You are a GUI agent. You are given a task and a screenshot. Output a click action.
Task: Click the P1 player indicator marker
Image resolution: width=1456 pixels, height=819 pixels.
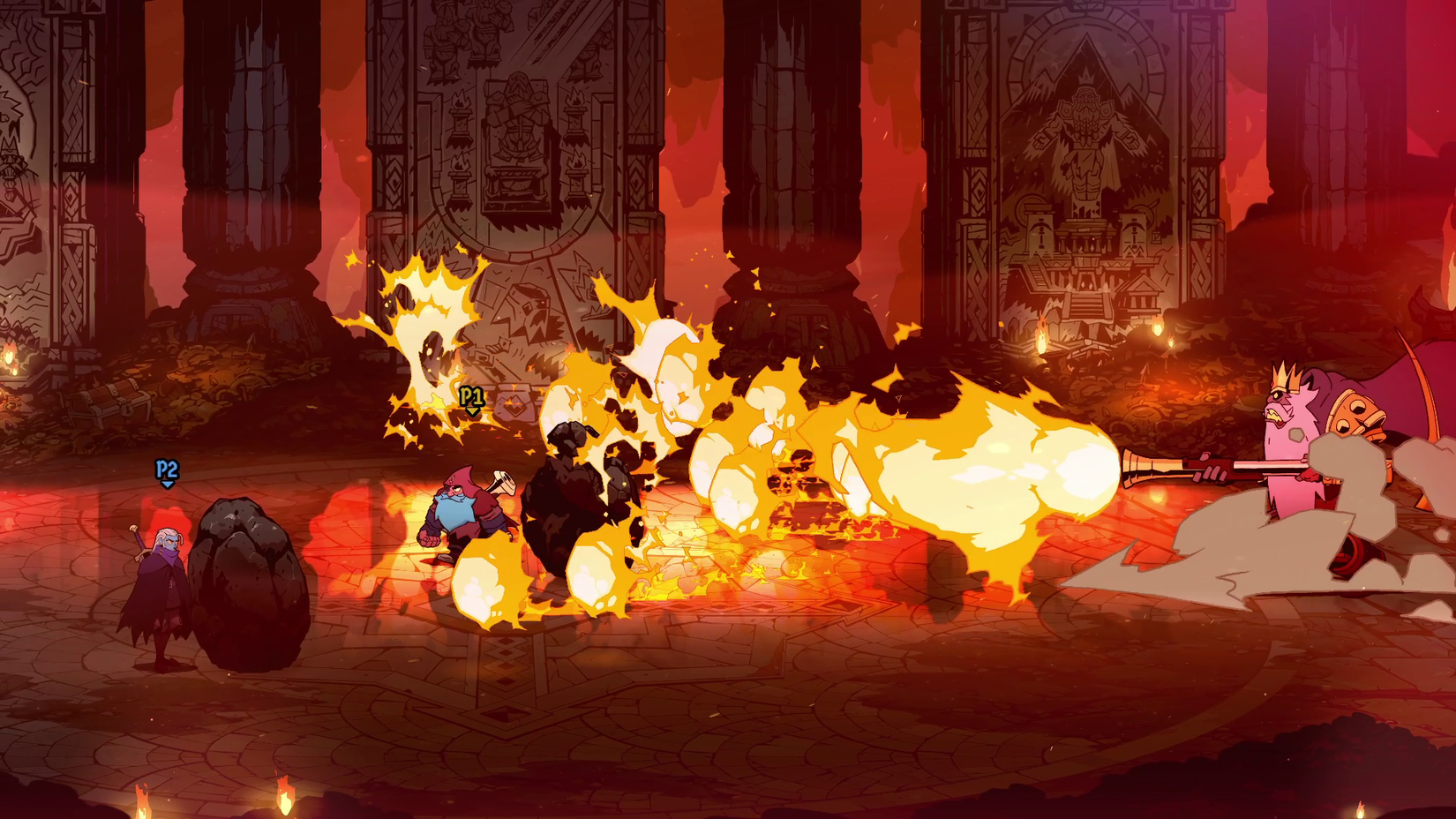(470, 397)
